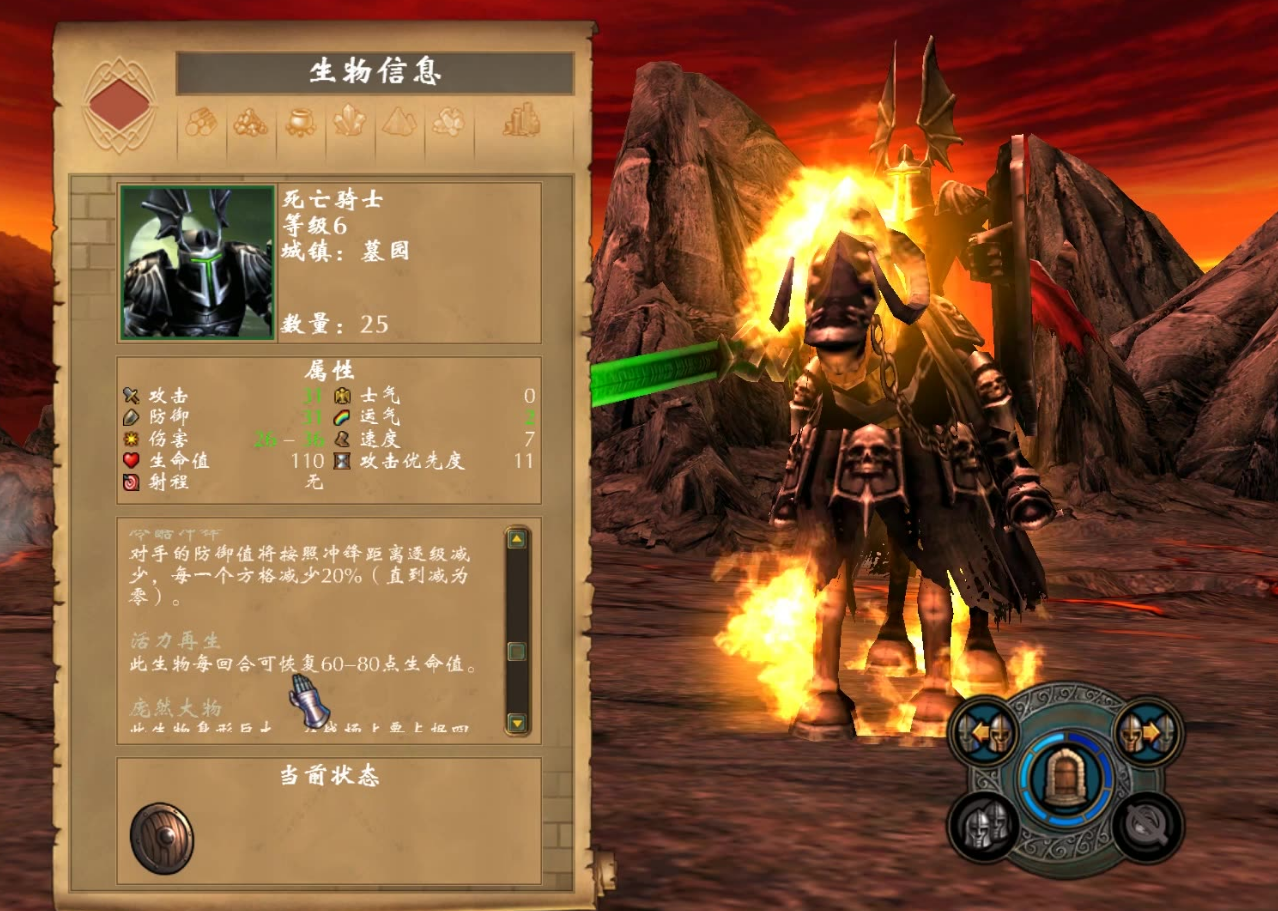The height and width of the screenshot is (911, 1278).
Task: Select the ore pile resource icon
Action: 250,122
